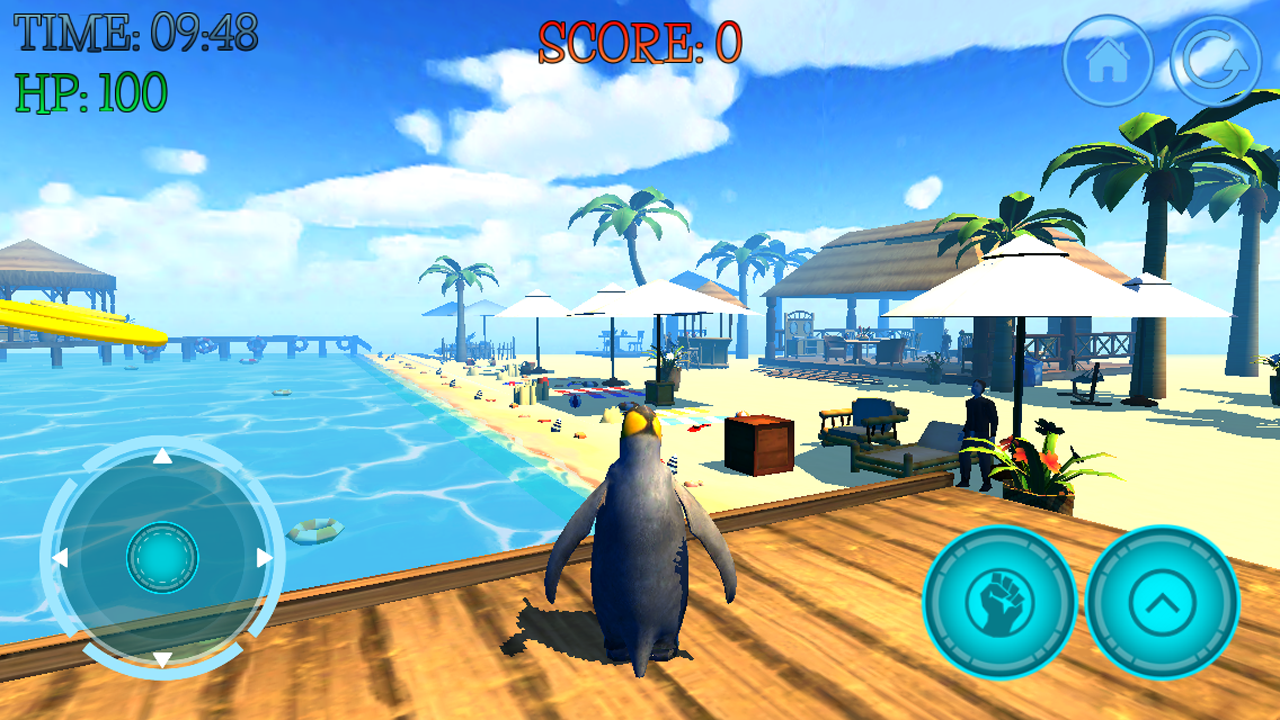Image resolution: width=1280 pixels, height=720 pixels.
Task: Tap the left arrow on the joystick
Action: (62, 558)
